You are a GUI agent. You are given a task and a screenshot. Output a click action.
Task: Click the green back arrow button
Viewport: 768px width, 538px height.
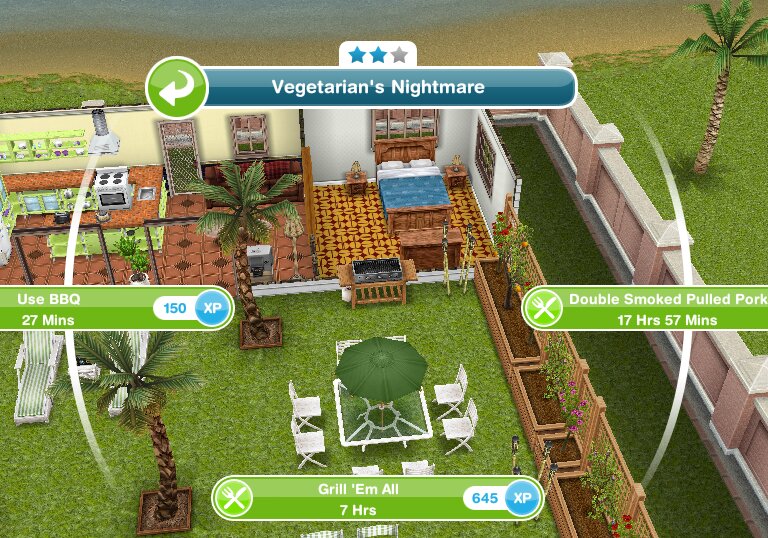click(x=176, y=88)
